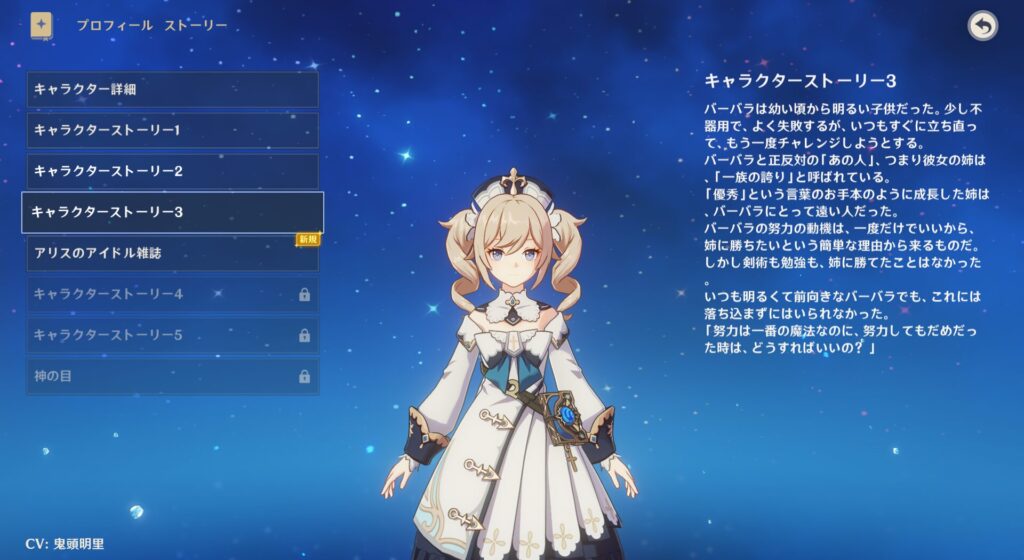
Task: Choose the highlighted キャラクターストーリー3 entry
Action: pyautogui.click(x=172, y=212)
